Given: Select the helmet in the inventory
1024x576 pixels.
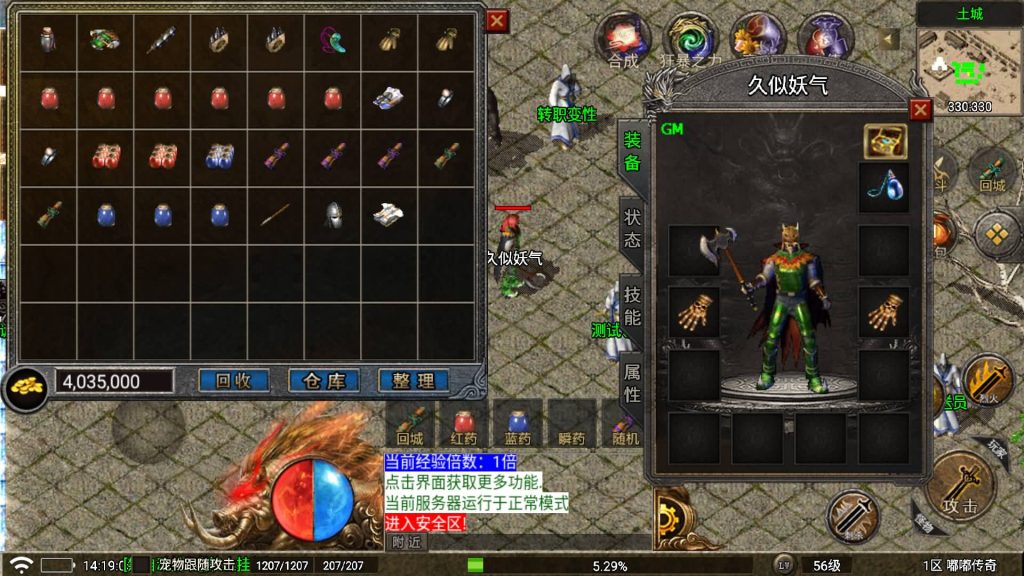Looking at the screenshot, I should tap(333, 214).
